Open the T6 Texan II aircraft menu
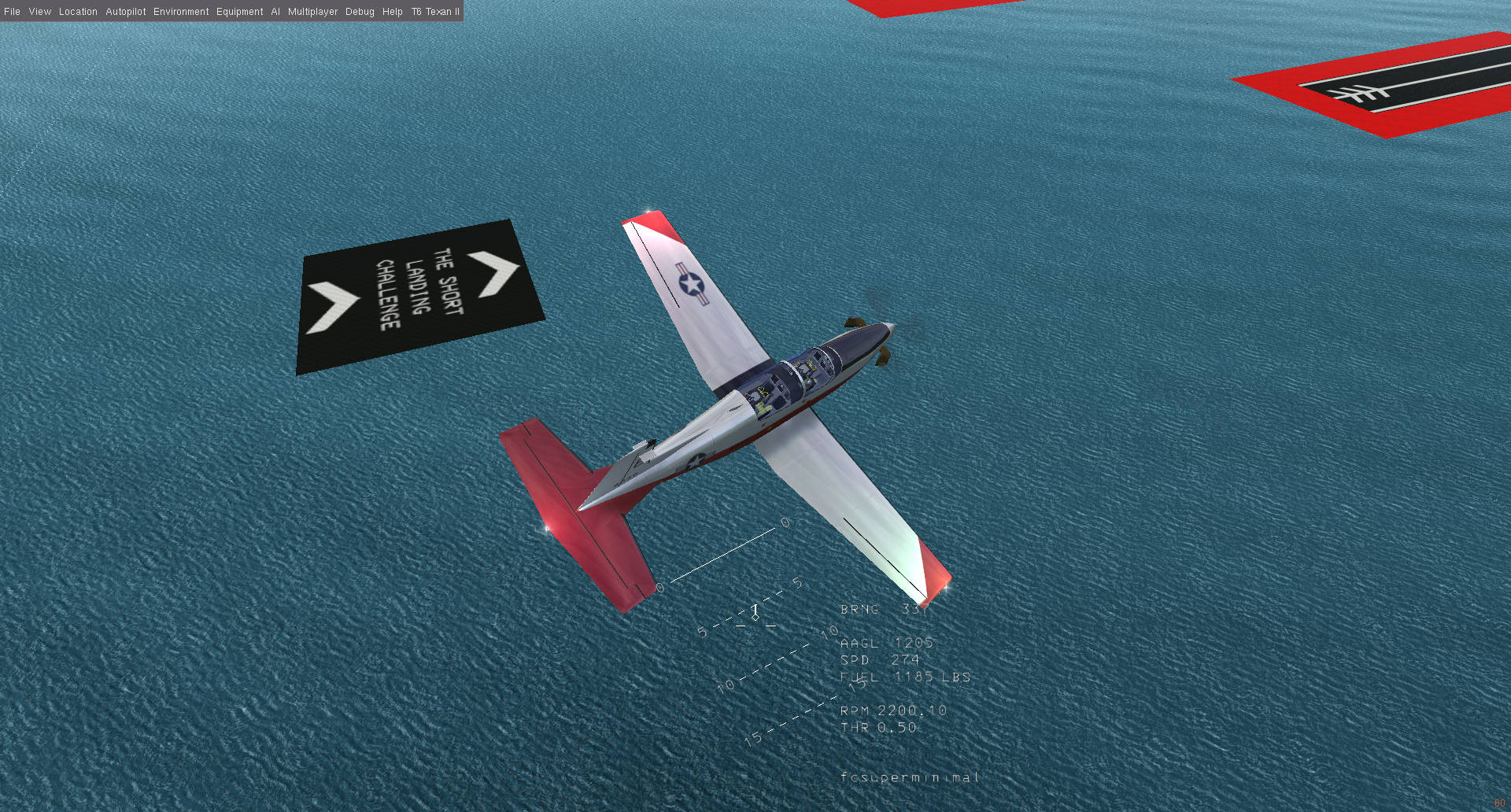Image resolution: width=1511 pixels, height=812 pixels. [x=434, y=12]
